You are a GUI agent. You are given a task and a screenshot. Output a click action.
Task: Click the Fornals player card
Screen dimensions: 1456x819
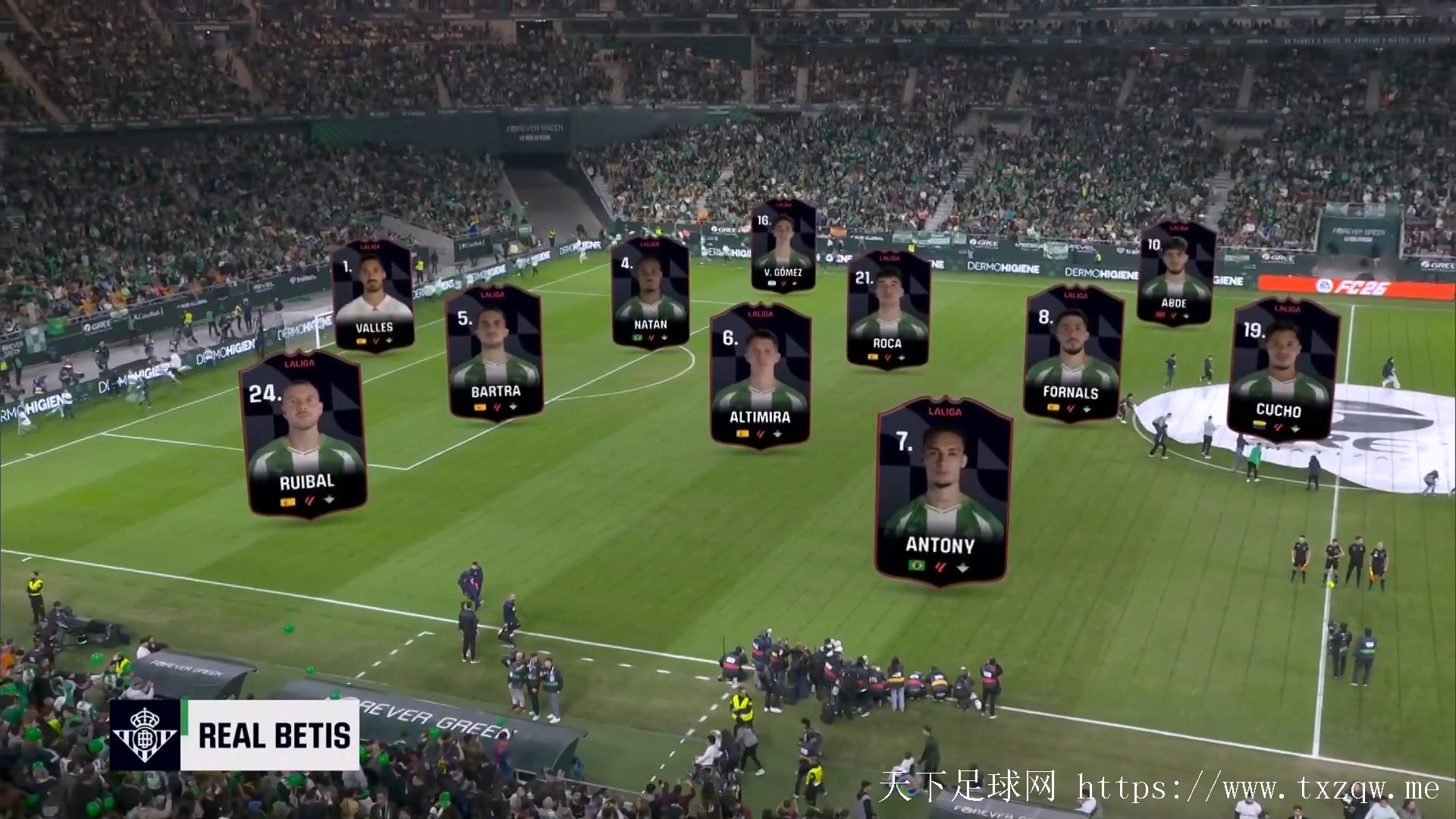(x=1072, y=353)
